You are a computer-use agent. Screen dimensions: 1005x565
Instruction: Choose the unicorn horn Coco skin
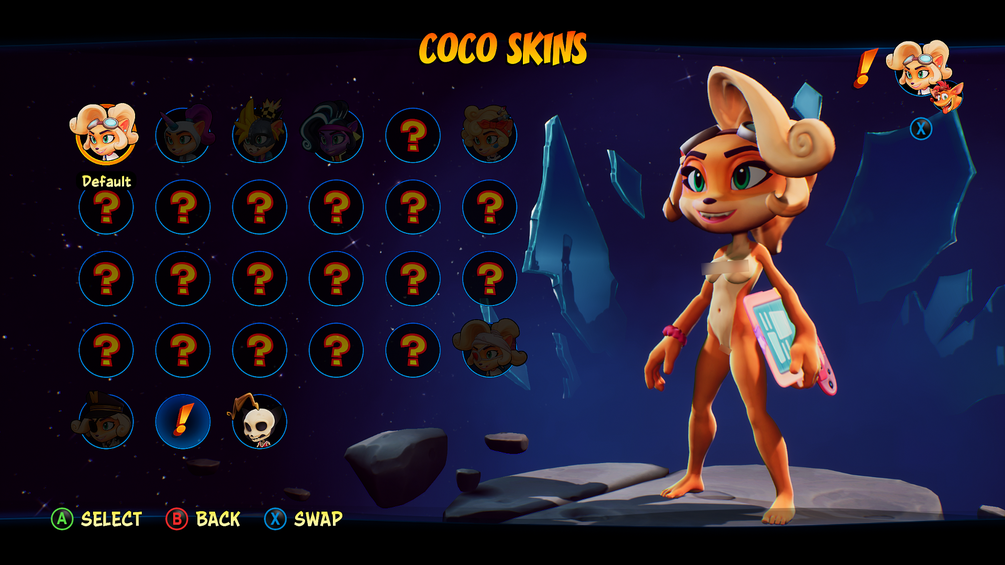[x=182, y=135]
